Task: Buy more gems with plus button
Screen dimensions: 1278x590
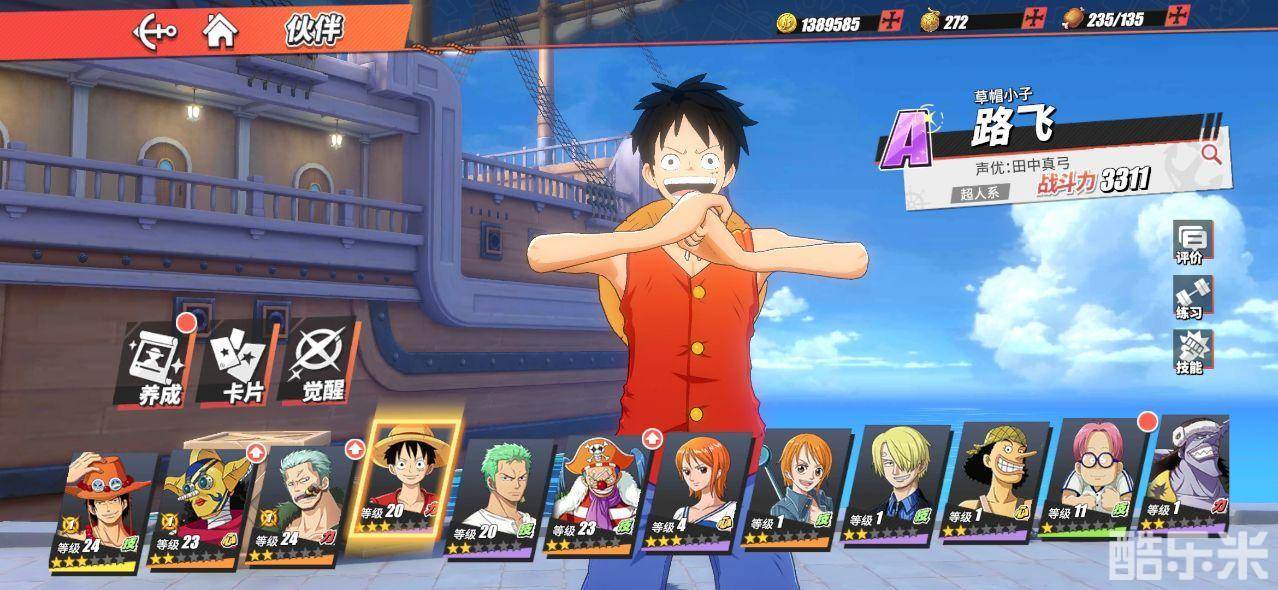Action: [1032, 19]
